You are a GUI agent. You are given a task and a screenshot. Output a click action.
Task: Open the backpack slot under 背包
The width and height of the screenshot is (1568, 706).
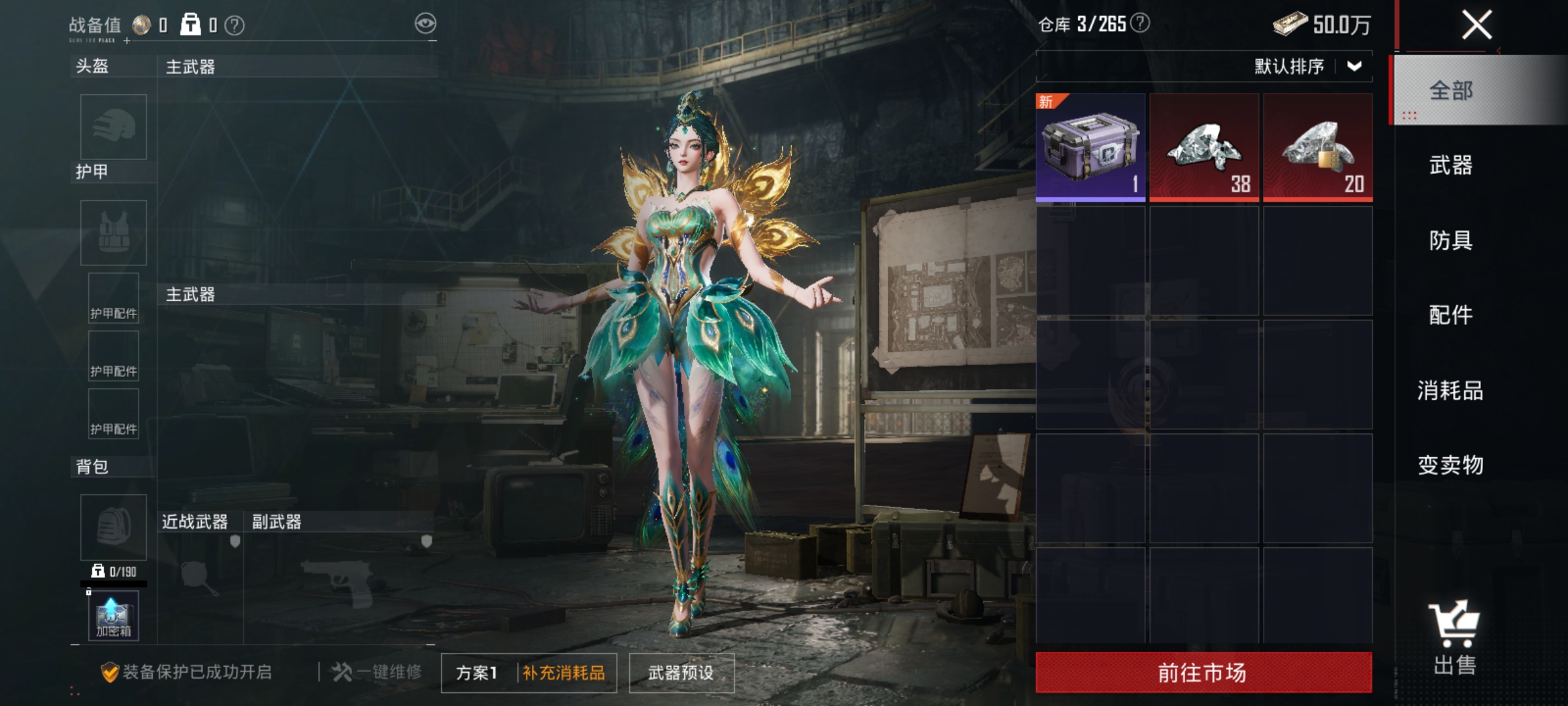(112, 527)
